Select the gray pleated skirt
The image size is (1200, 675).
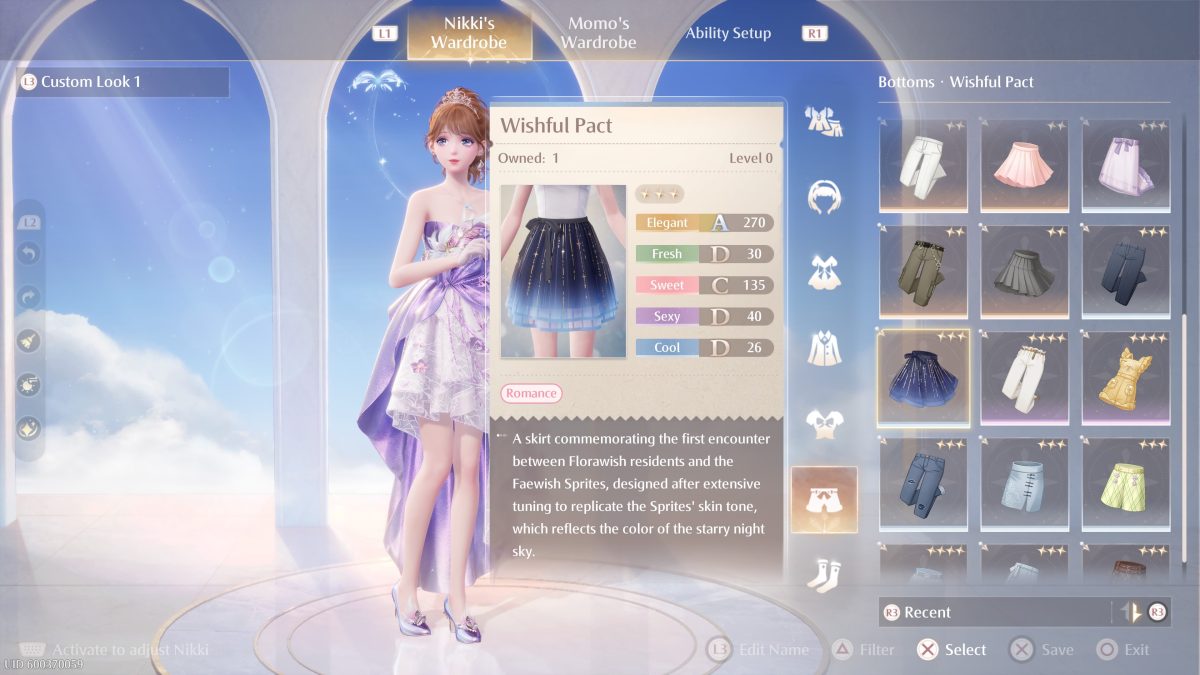point(1024,270)
